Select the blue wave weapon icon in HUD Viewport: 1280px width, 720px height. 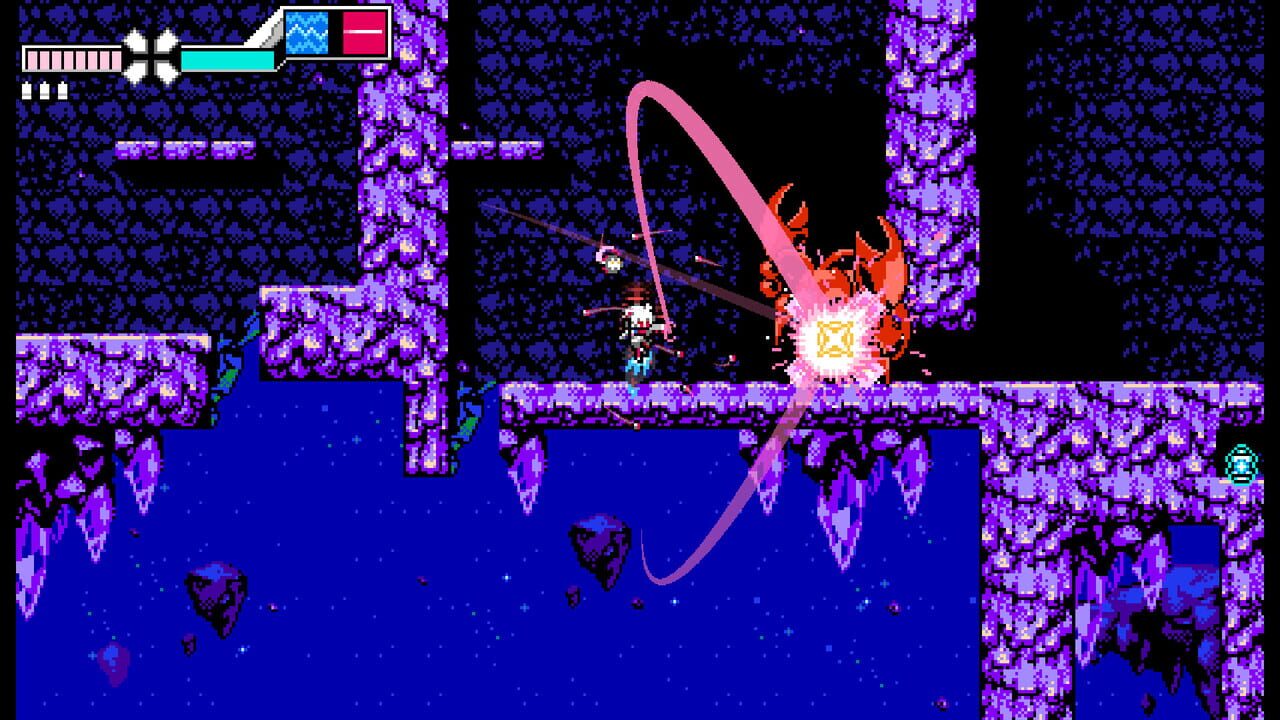pos(305,32)
